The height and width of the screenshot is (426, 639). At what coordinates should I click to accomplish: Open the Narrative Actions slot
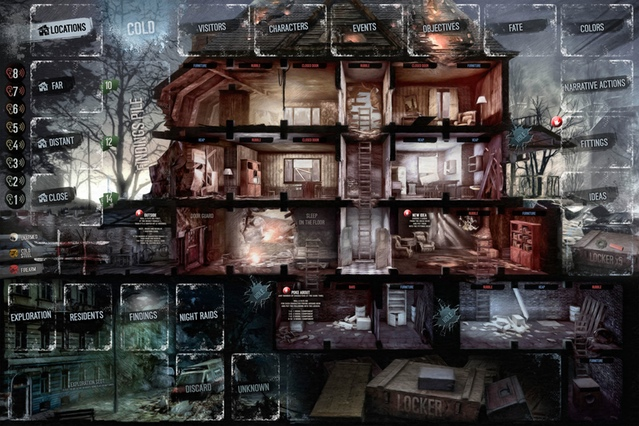point(596,87)
